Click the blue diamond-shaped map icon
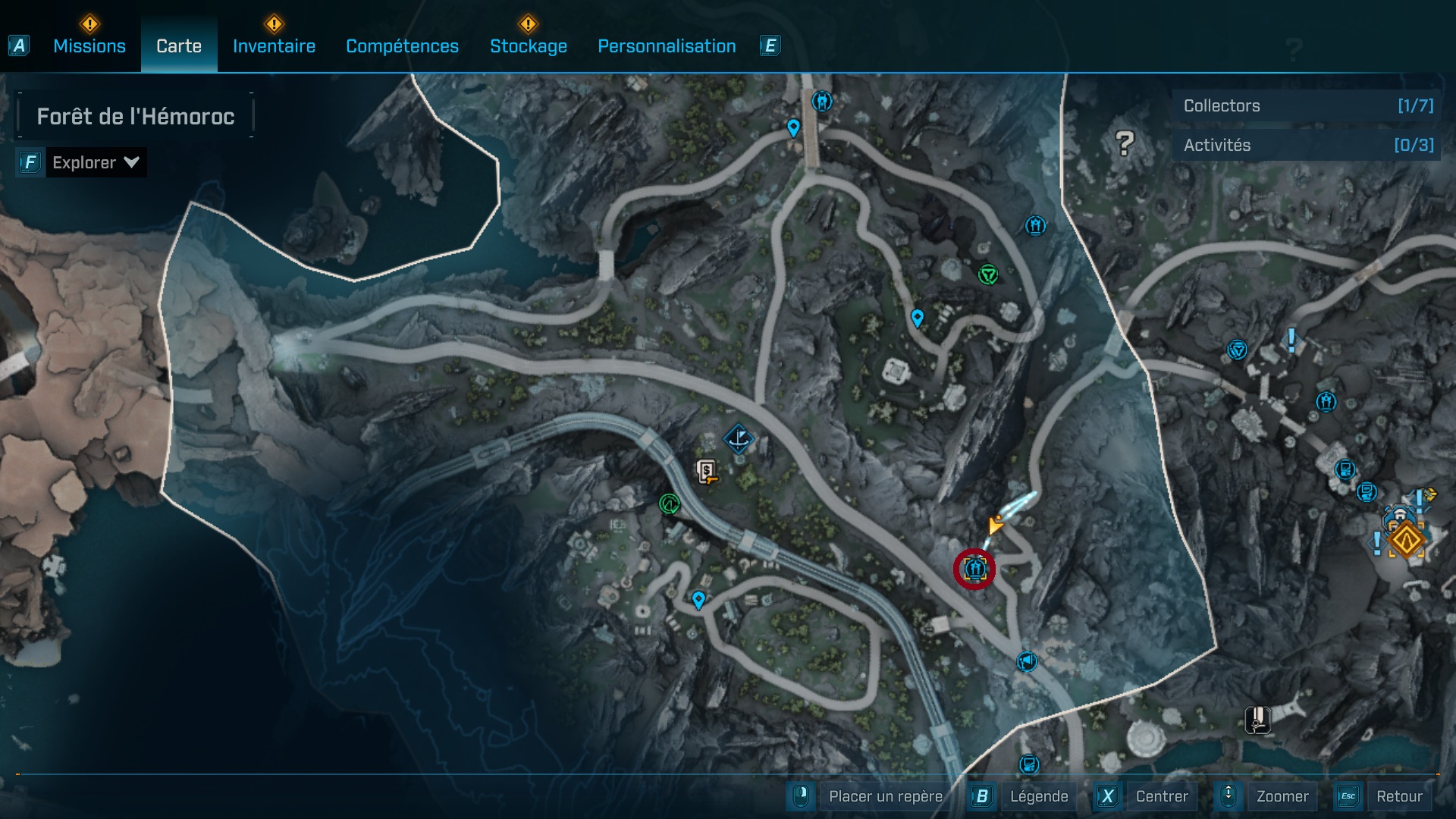 [x=738, y=438]
